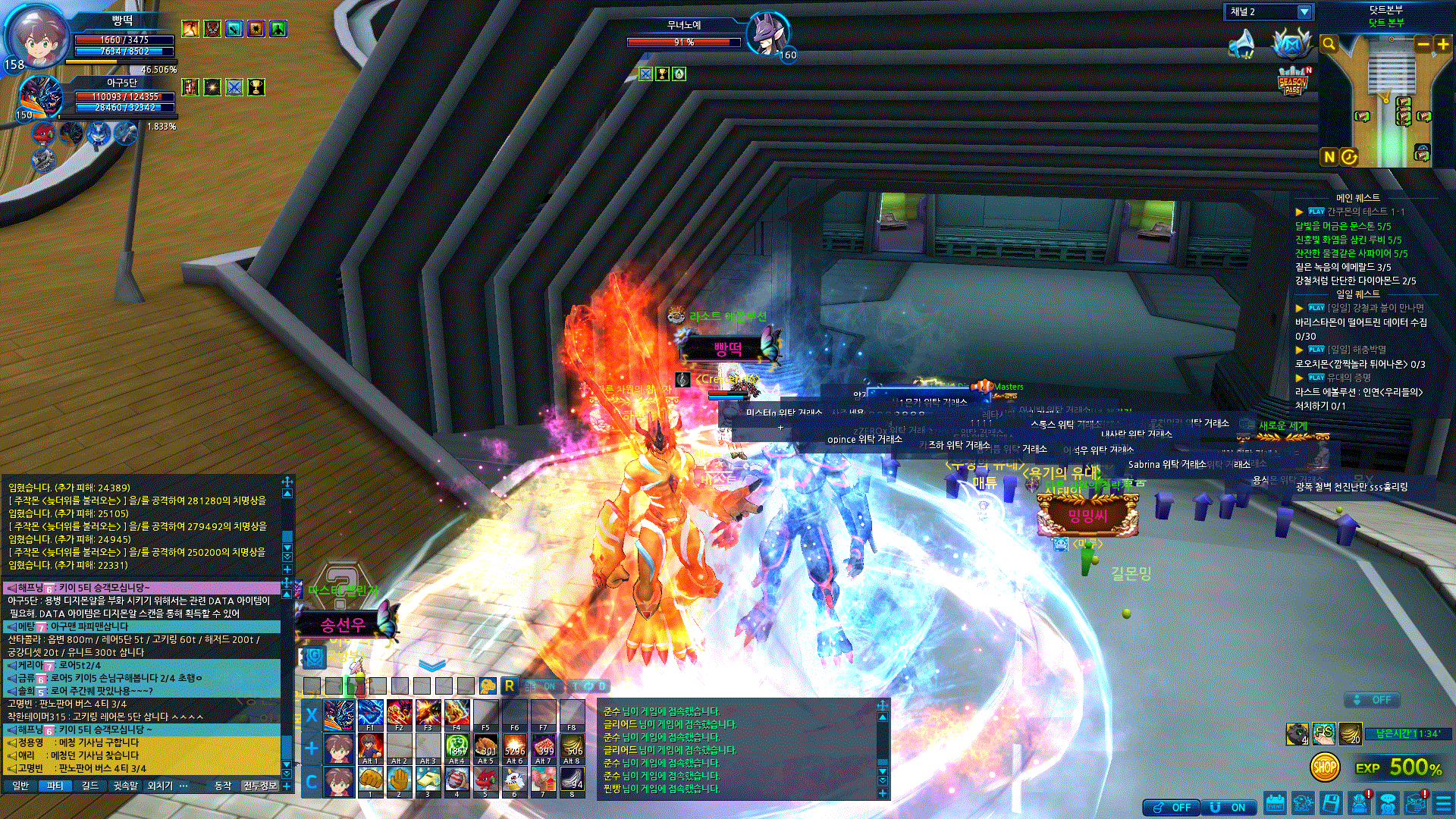Screen dimensions: 1456x819
Task: Open the megaphone announcement icon
Action: click(x=1241, y=44)
